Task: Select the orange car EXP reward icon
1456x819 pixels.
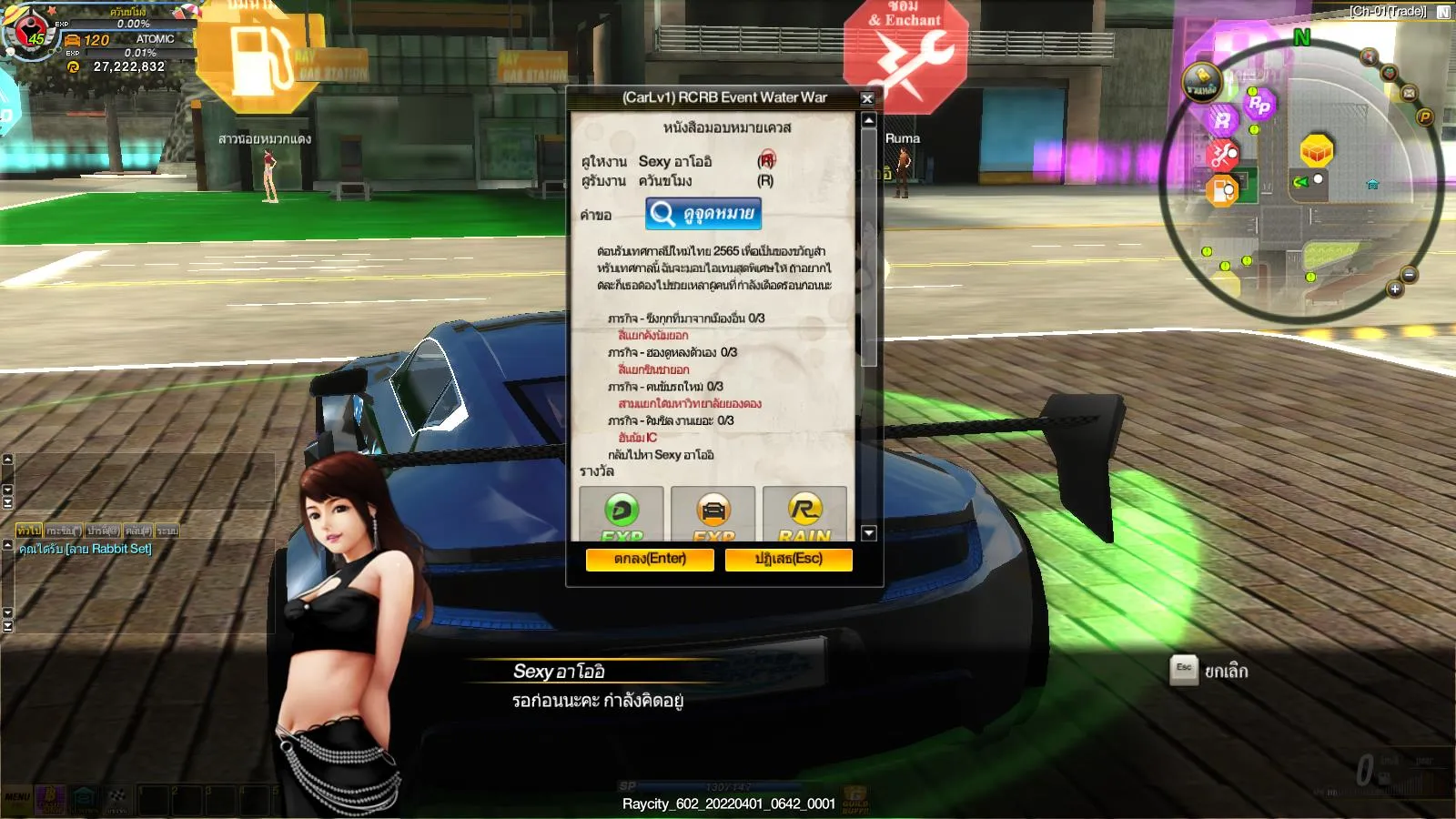Action: coord(713,512)
